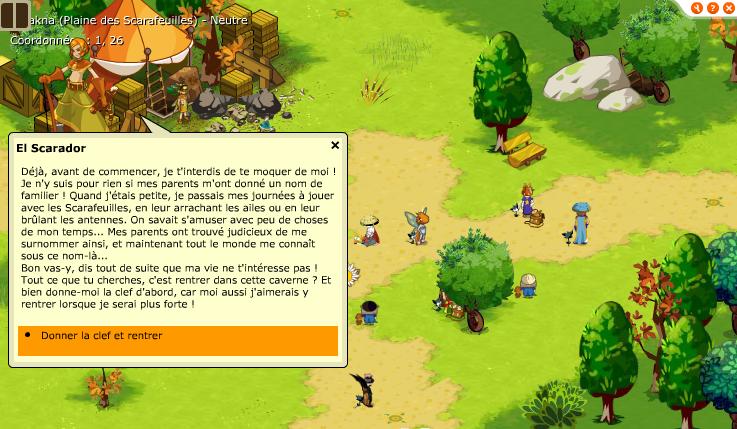The image size is (737, 429).
Task: Open the wrench options icon
Action: coord(697,7)
